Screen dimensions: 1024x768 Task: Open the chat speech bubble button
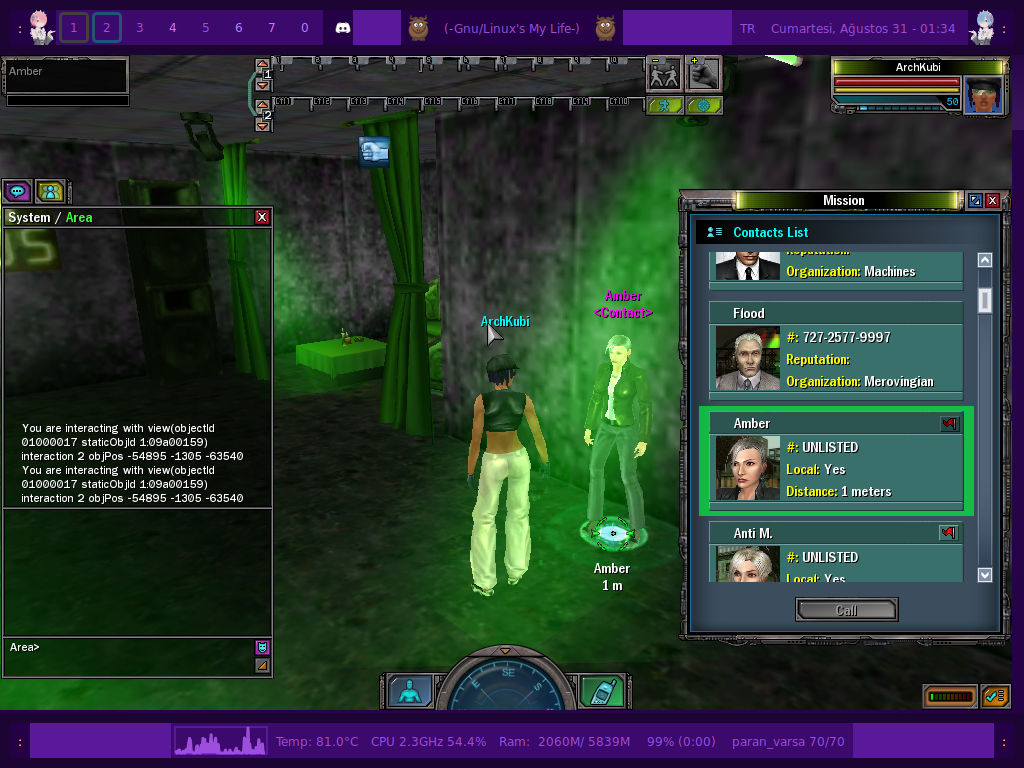click(17, 190)
